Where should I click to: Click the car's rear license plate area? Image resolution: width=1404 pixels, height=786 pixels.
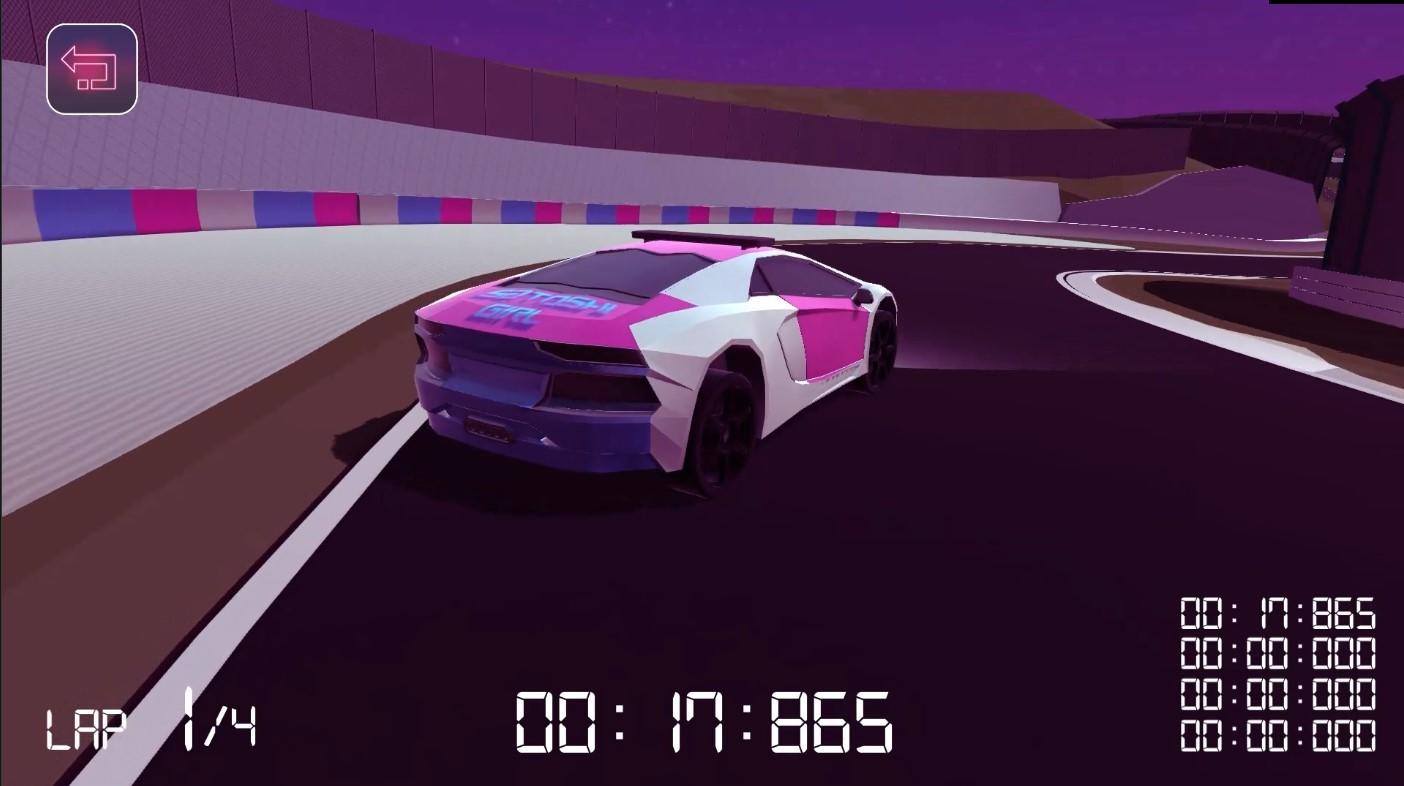coord(490,430)
